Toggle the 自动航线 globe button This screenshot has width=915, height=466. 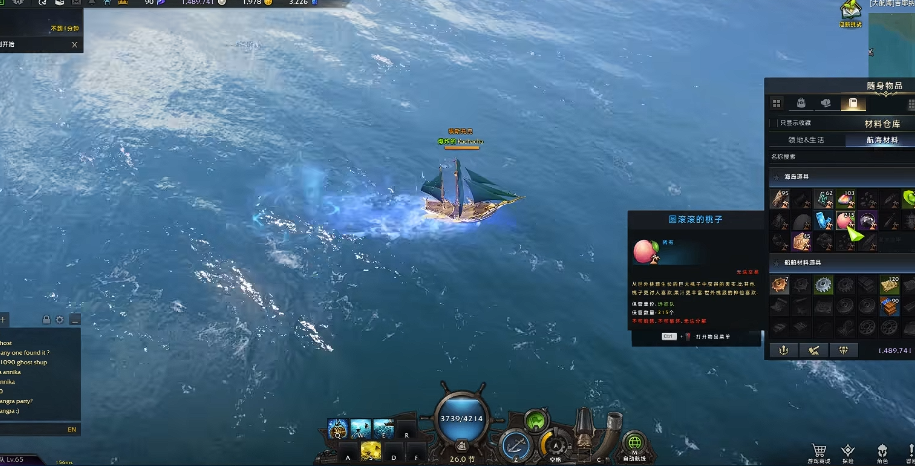tap(633, 442)
